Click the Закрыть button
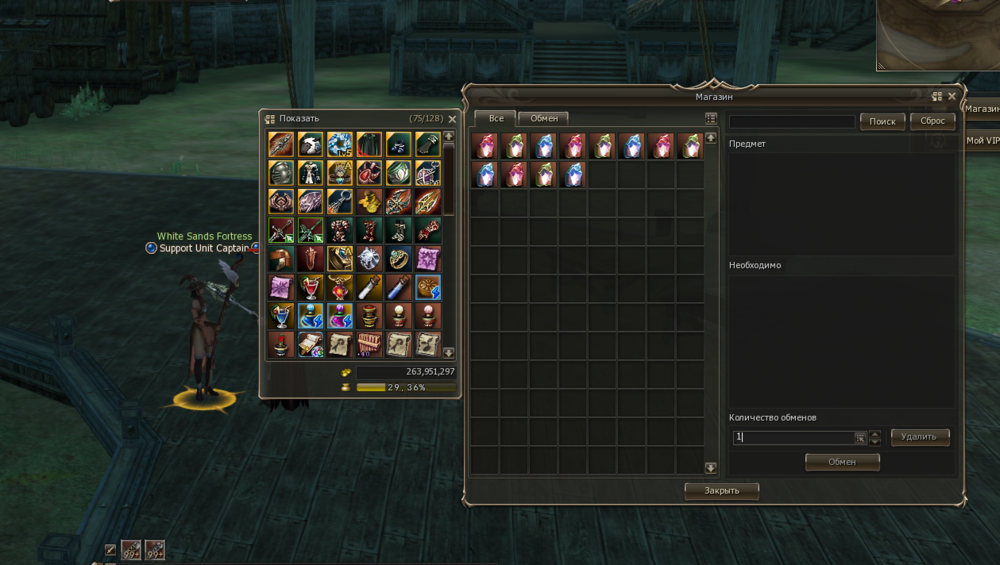This screenshot has width=1000, height=565. [x=721, y=491]
